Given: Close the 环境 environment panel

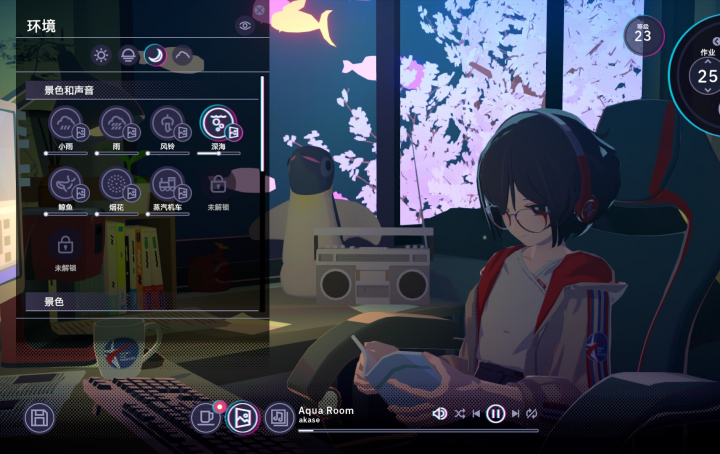Looking at the screenshot, I should (x=260, y=10).
